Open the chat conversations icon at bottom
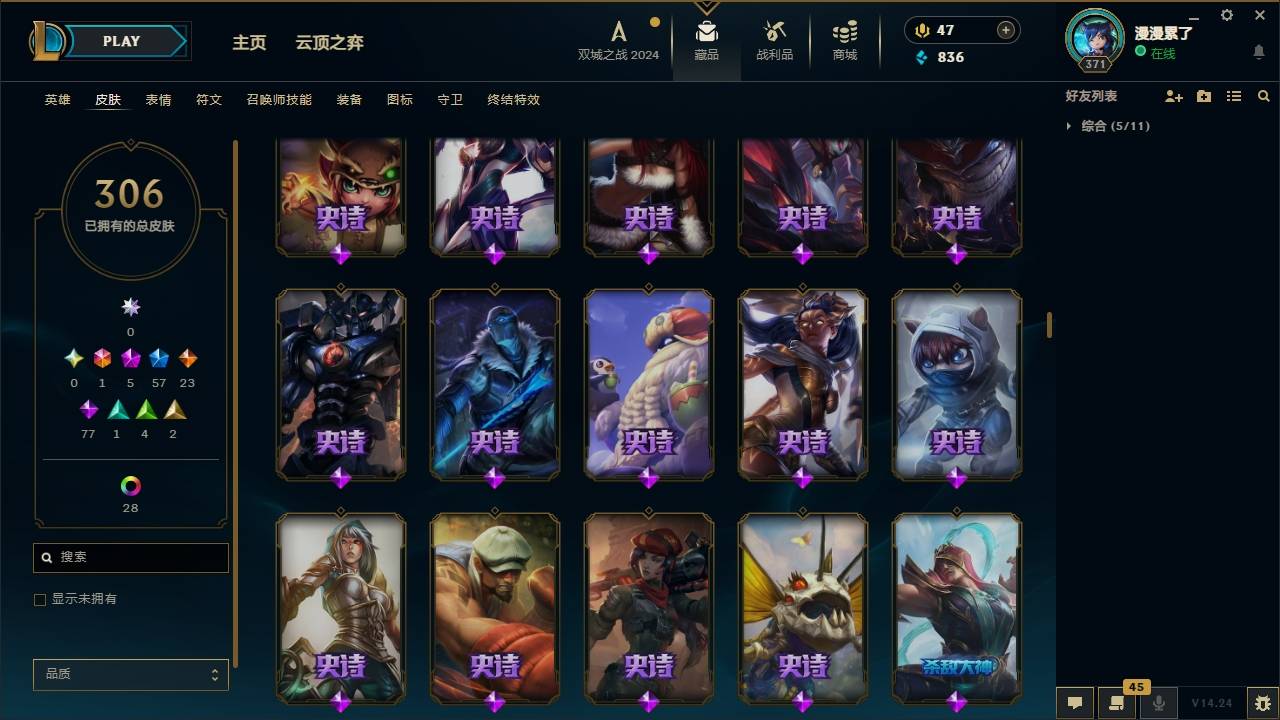This screenshot has height=720, width=1280. pyautogui.click(x=1073, y=703)
